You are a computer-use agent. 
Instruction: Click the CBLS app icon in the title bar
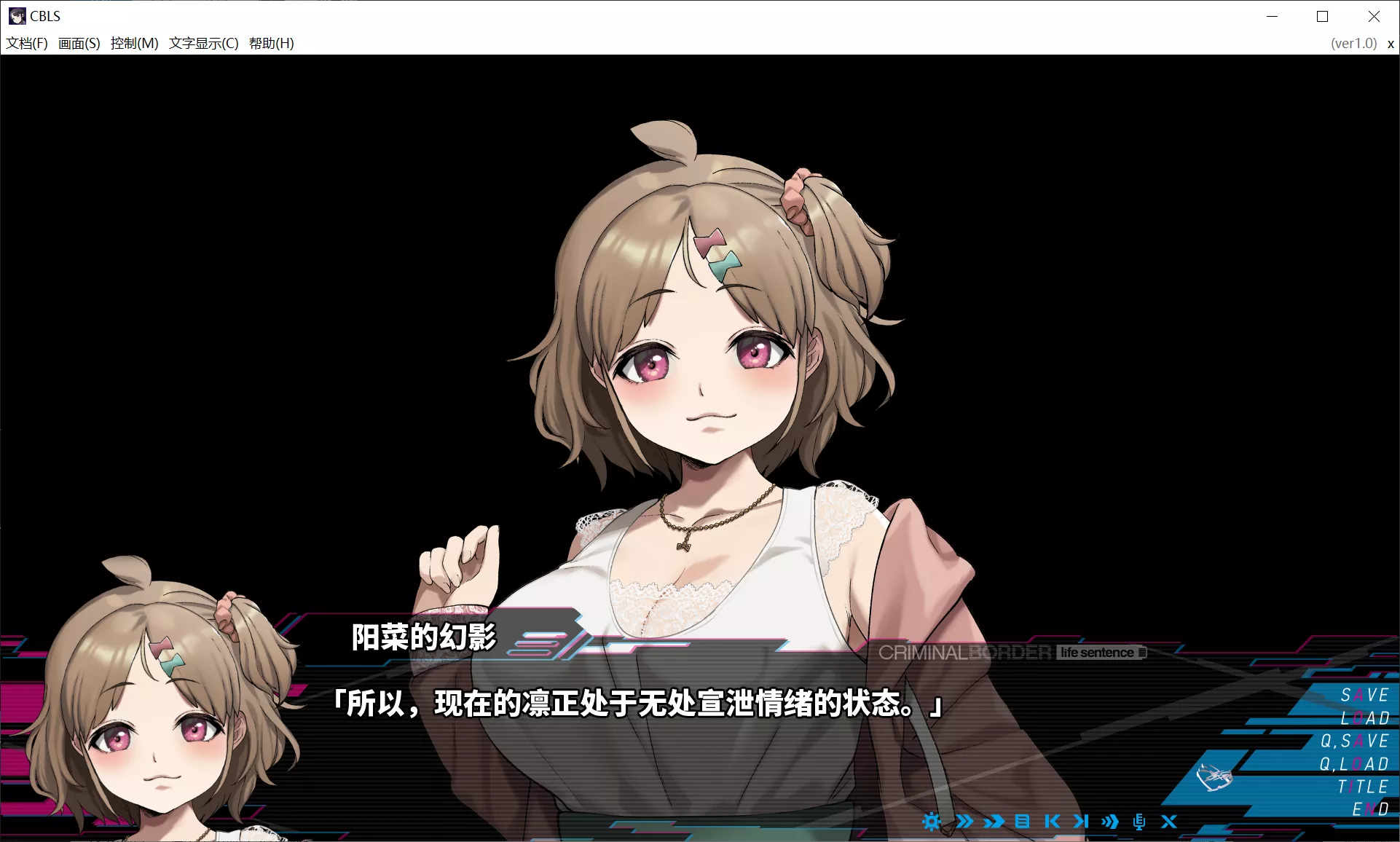(x=16, y=16)
